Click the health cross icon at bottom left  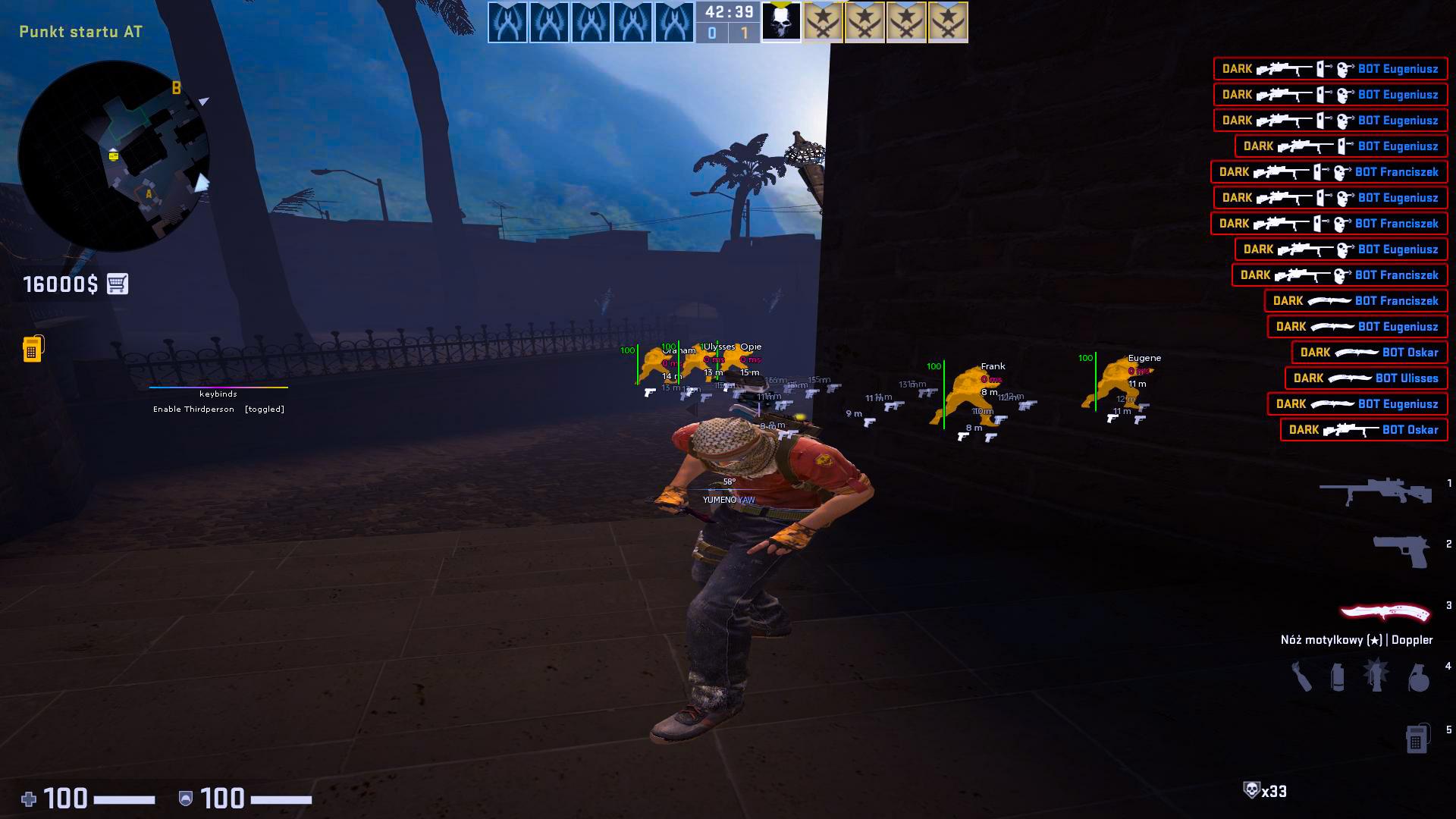pos(28,799)
